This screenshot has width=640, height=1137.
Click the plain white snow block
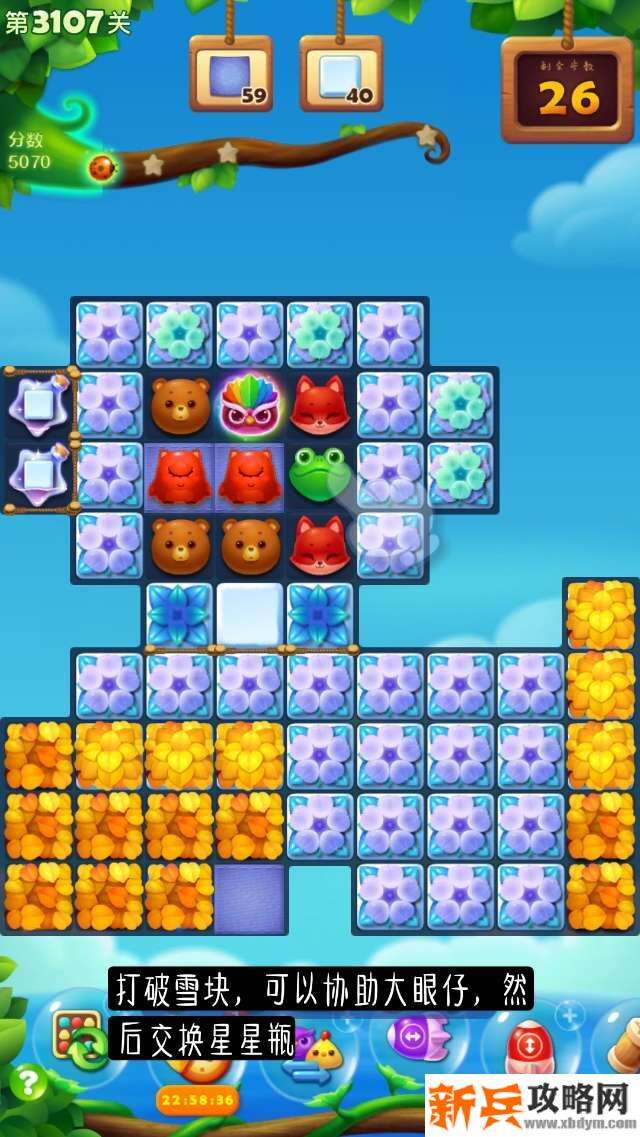click(250, 614)
